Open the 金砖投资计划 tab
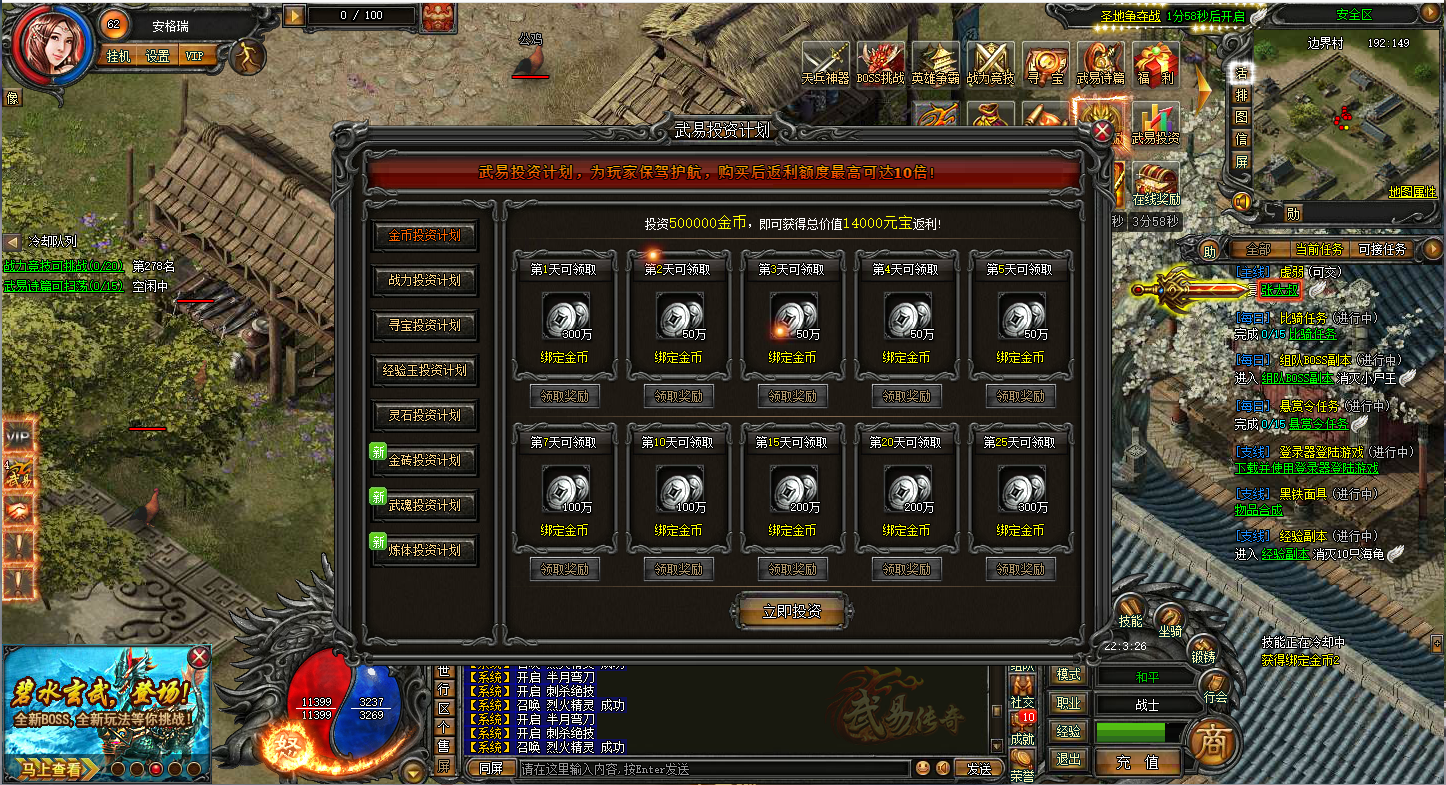The width and height of the screenshot is (1446, 785). [425, 461]
